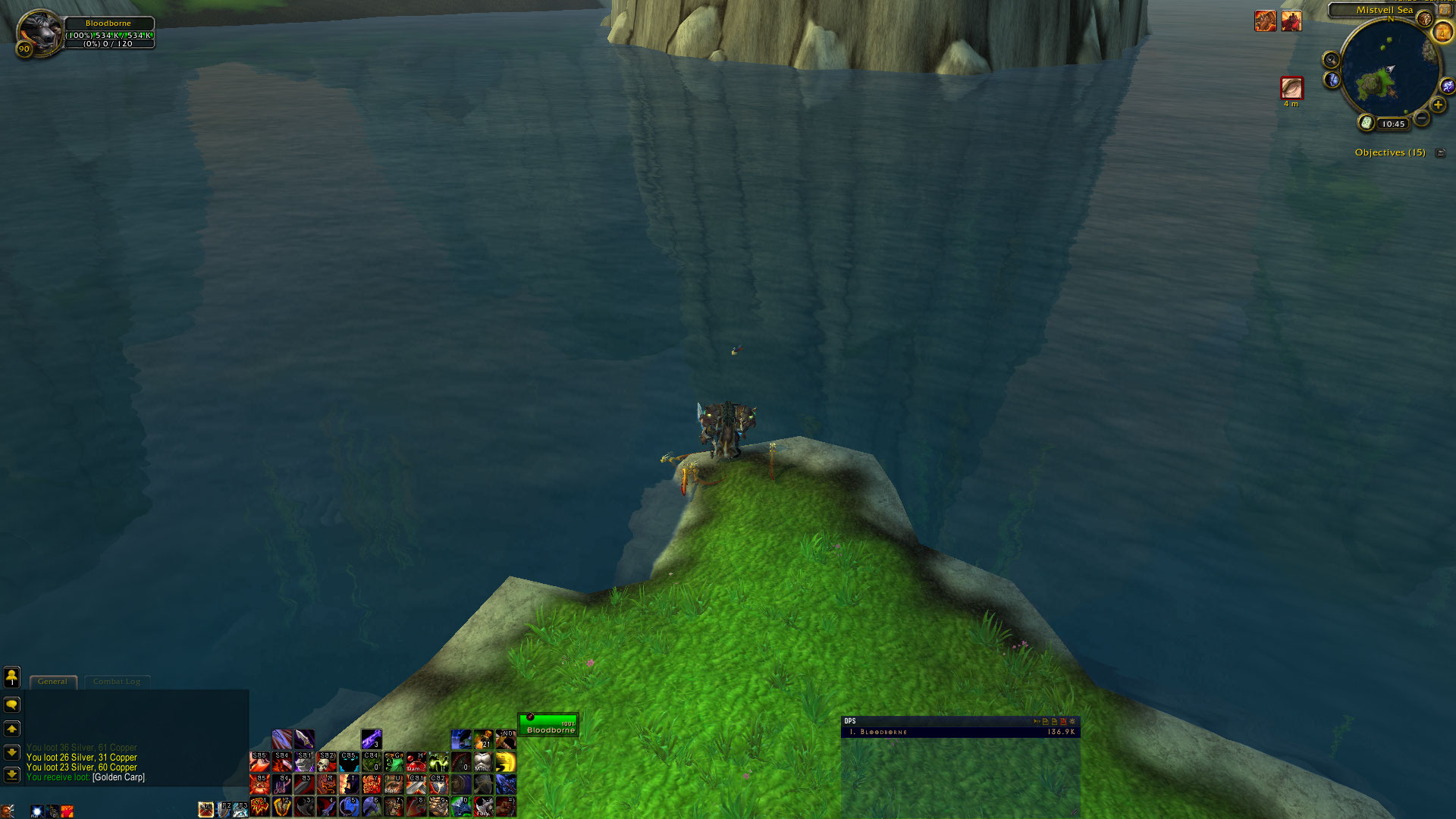The height and width of the screenshot is (819, 1456).
Task: Open the calendar button showing 4
Action: coord(1442,33)
